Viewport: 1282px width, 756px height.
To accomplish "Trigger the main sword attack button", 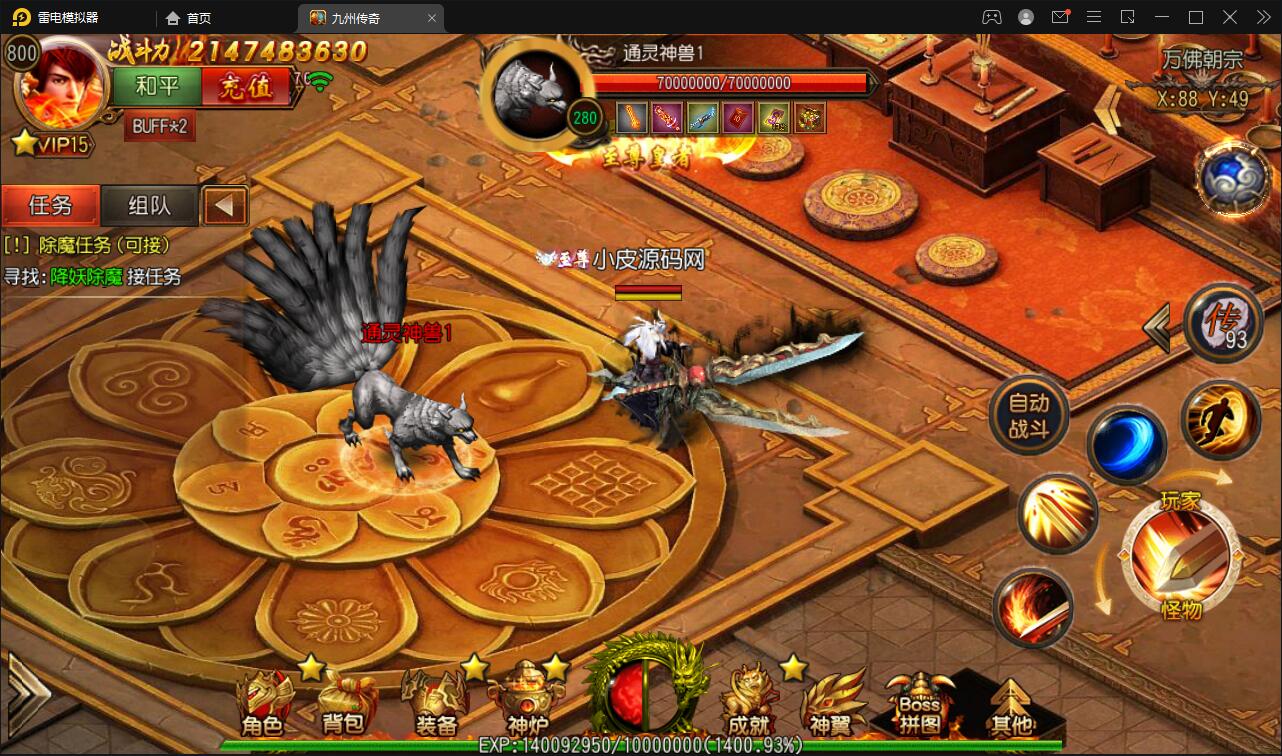I will (1180, 555).
